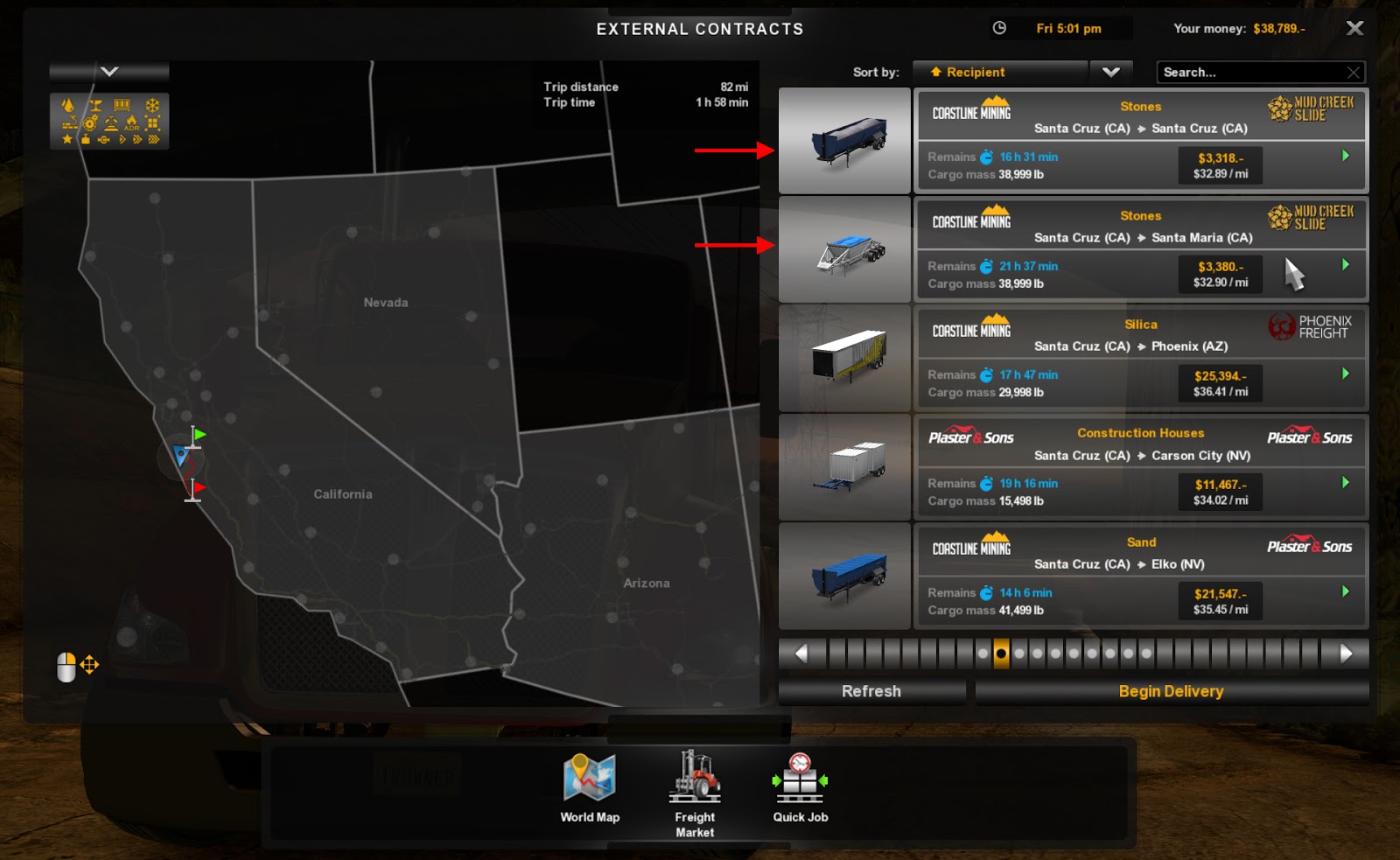Open the Freight Market
This screenshot has height=860, width=1400.
pos(695,793)
